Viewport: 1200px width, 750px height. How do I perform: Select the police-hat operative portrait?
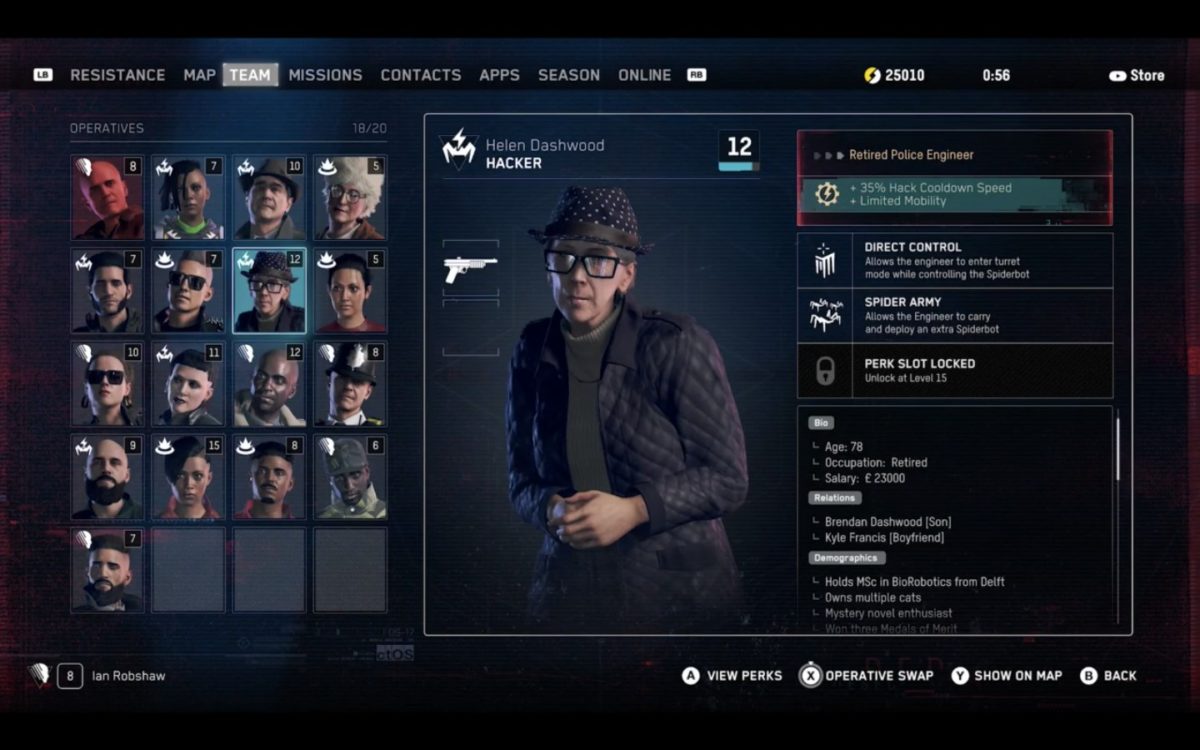pos(350,383)
